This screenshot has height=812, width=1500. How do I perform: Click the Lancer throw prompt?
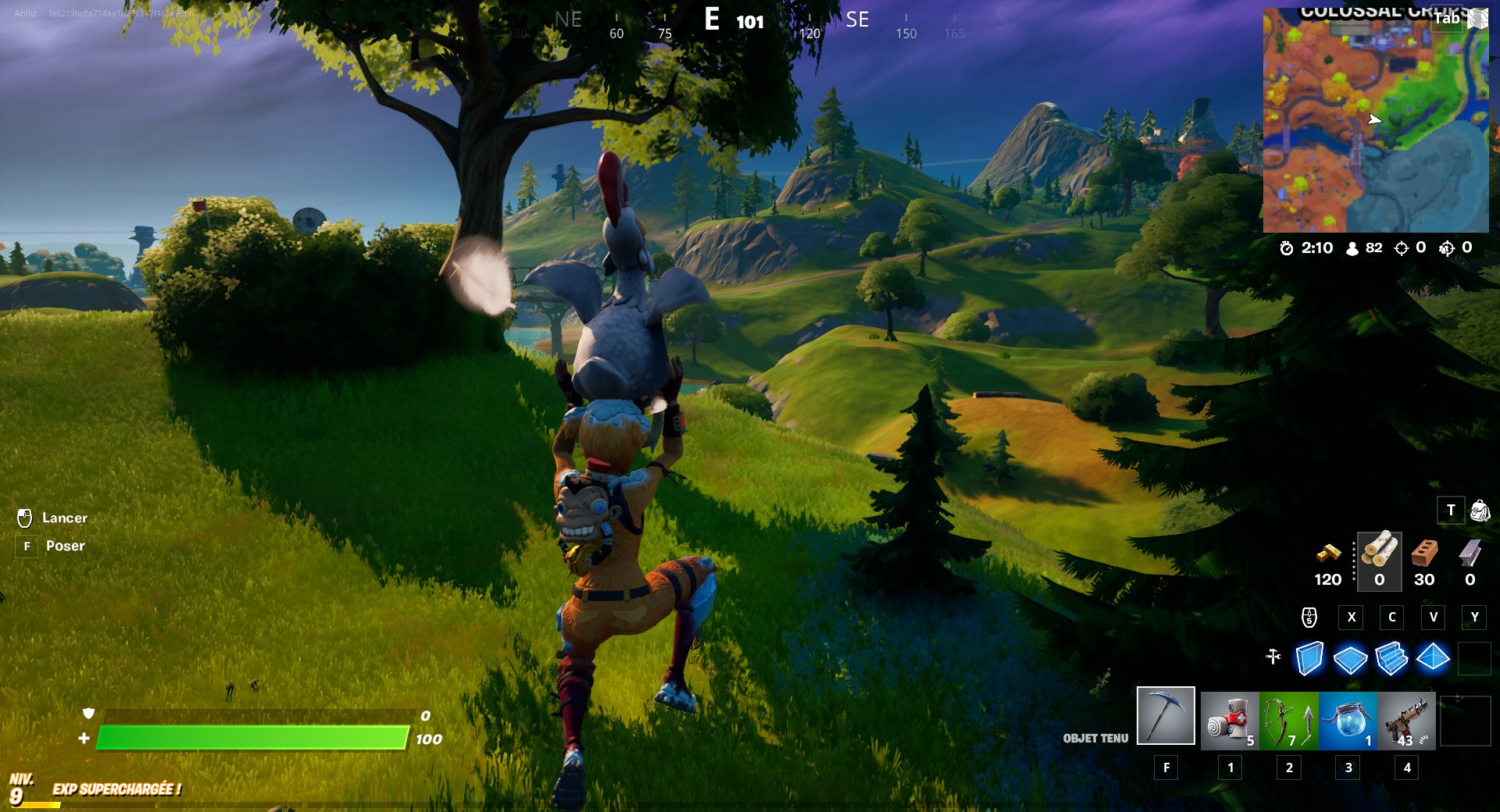click(x=66, y=518)
